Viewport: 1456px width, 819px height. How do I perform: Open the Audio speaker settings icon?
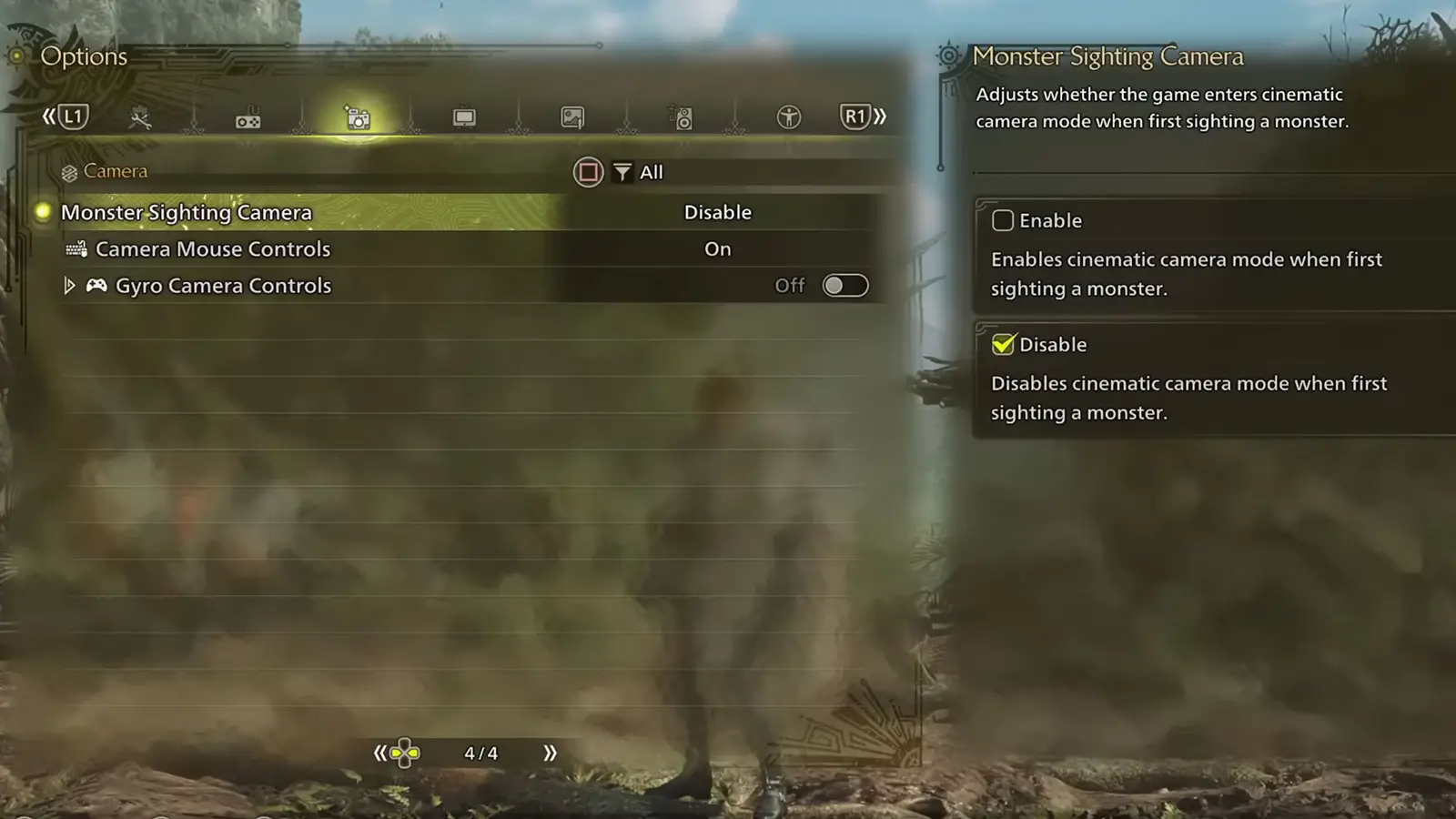(682, 116)
